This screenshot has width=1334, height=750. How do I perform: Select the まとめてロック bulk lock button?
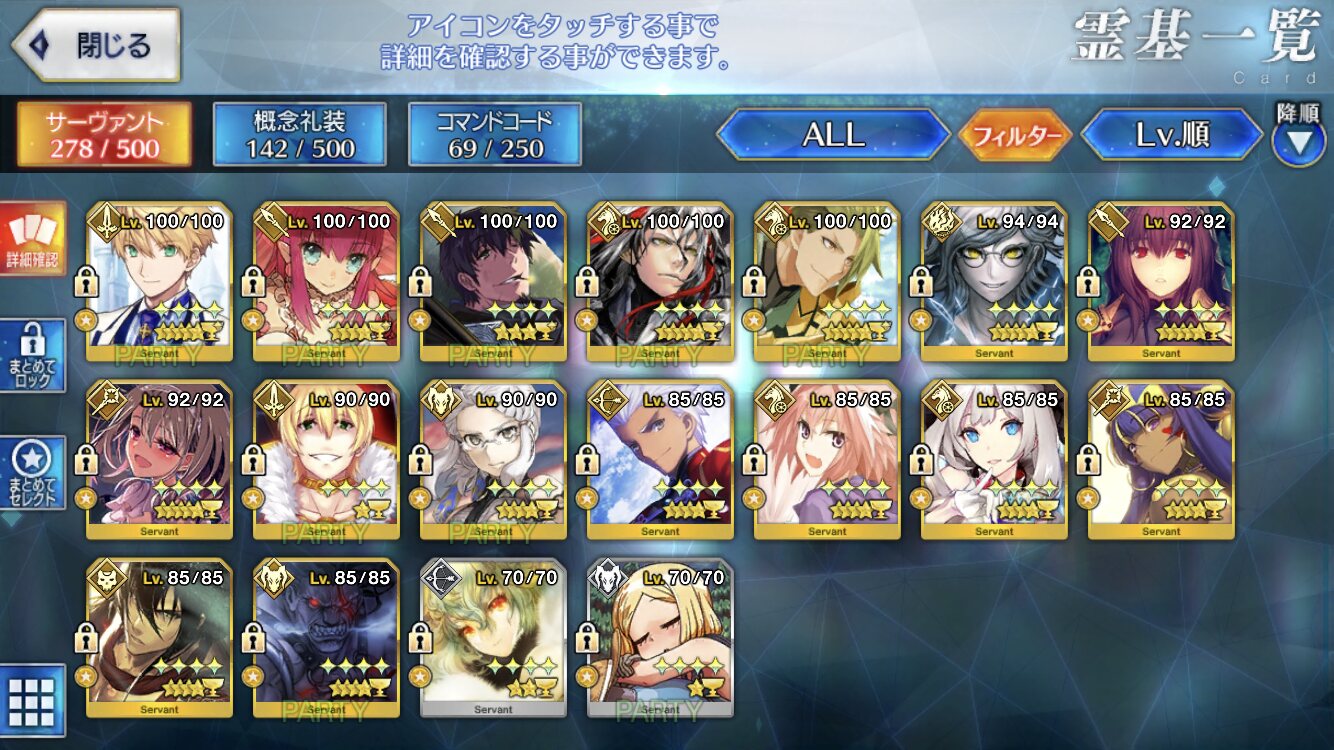32,356
